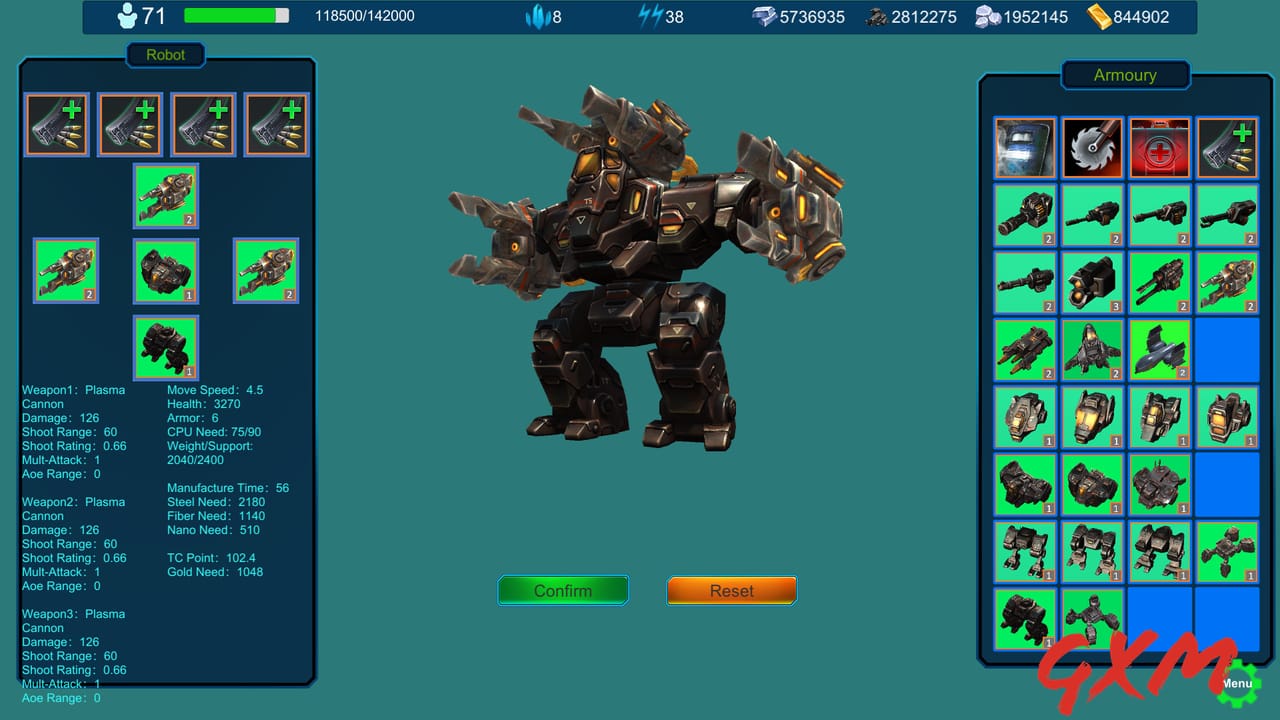Select the shield item in the Armoury
The image size is (1280, 720).
coord(1024,148)
